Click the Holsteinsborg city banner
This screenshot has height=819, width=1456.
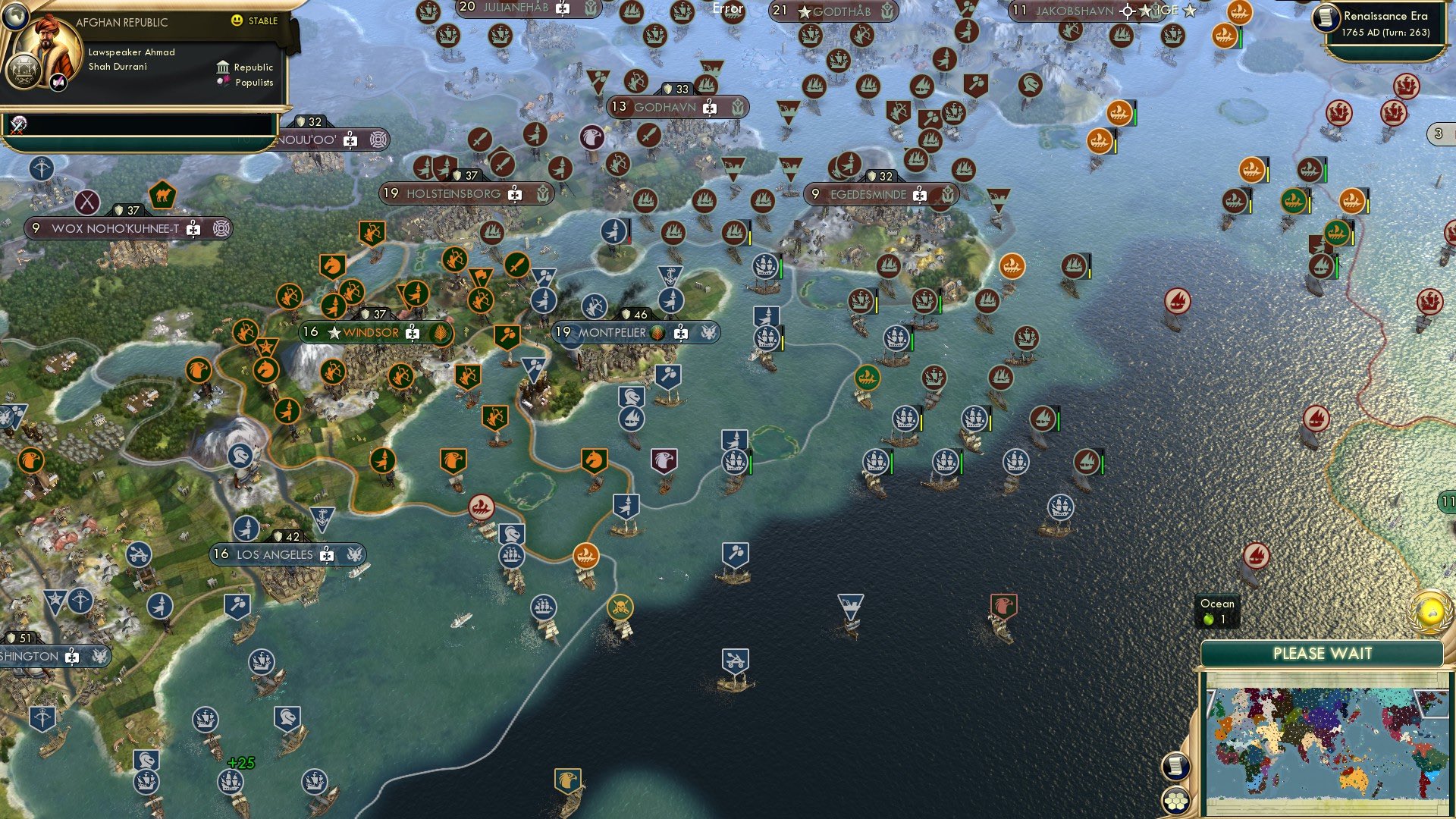click(455, 194)
